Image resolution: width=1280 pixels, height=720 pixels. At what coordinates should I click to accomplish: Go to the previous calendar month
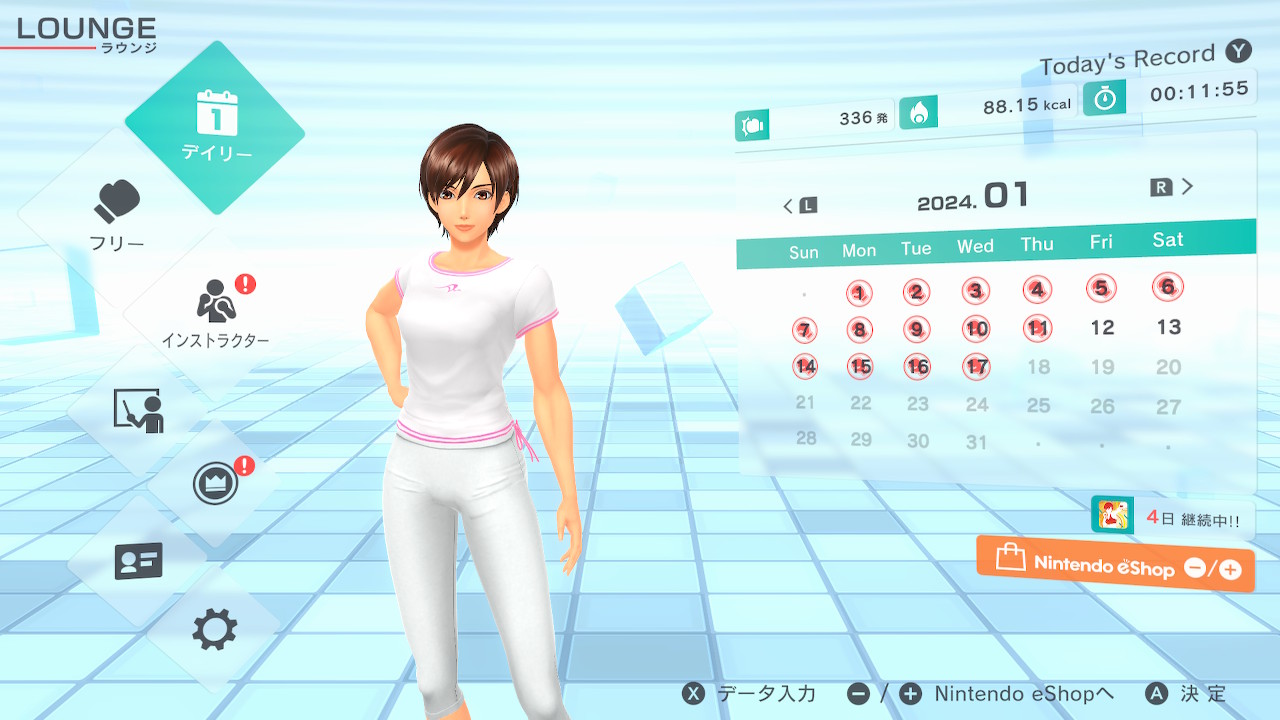[x=799, y=206]
